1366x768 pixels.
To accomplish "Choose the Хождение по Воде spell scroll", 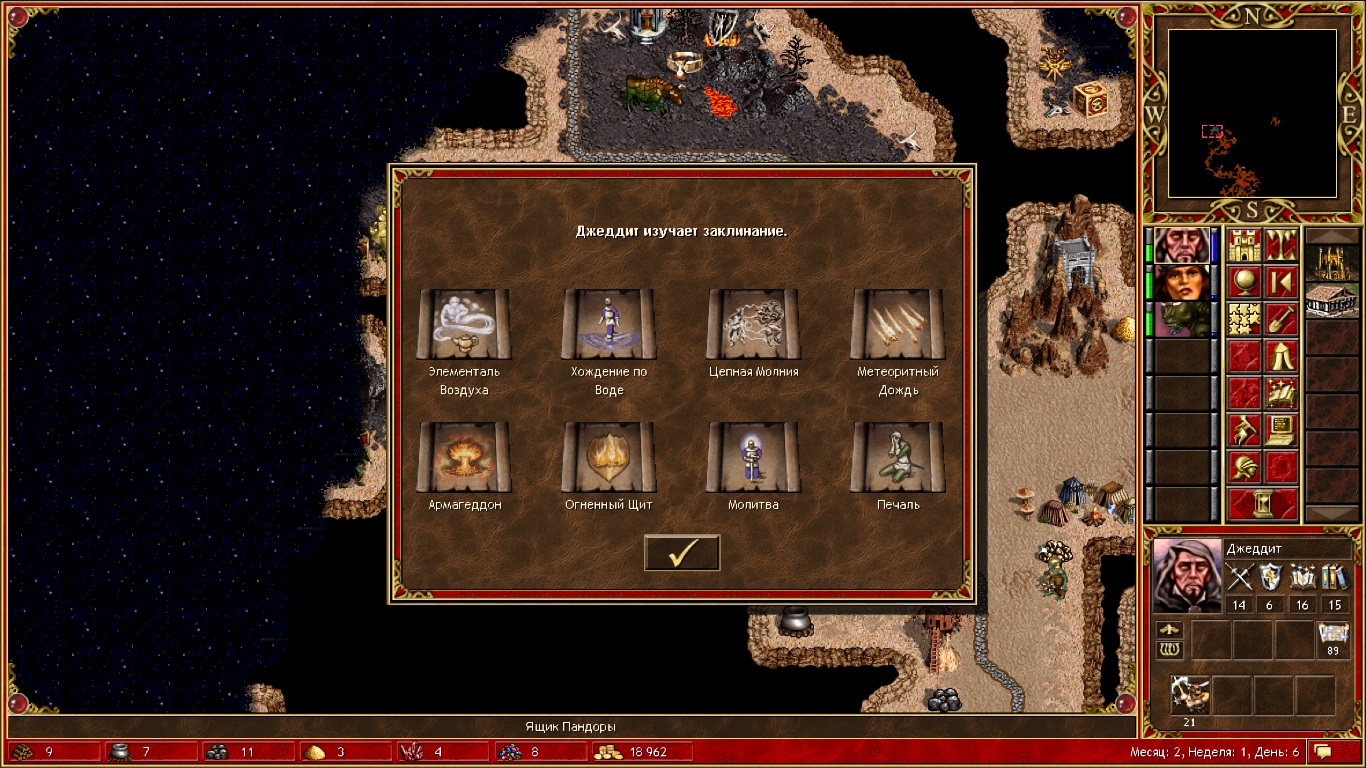I will (608, 325).
